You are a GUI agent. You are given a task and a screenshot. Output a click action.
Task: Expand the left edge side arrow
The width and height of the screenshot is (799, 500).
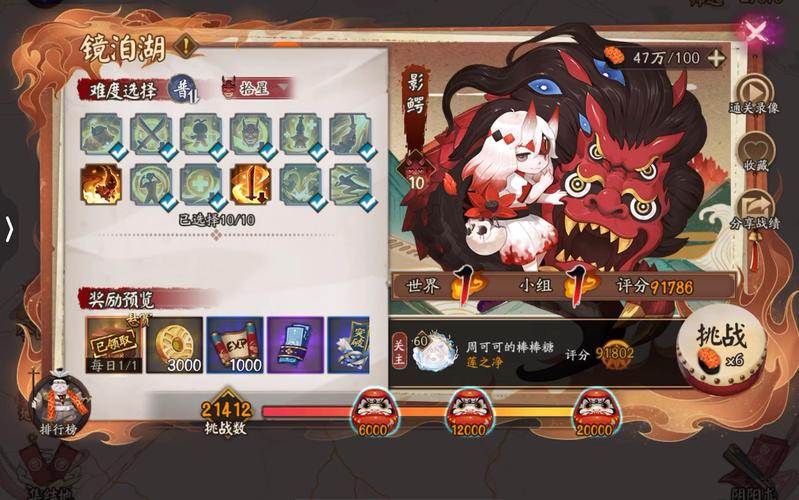click(9, 229)
